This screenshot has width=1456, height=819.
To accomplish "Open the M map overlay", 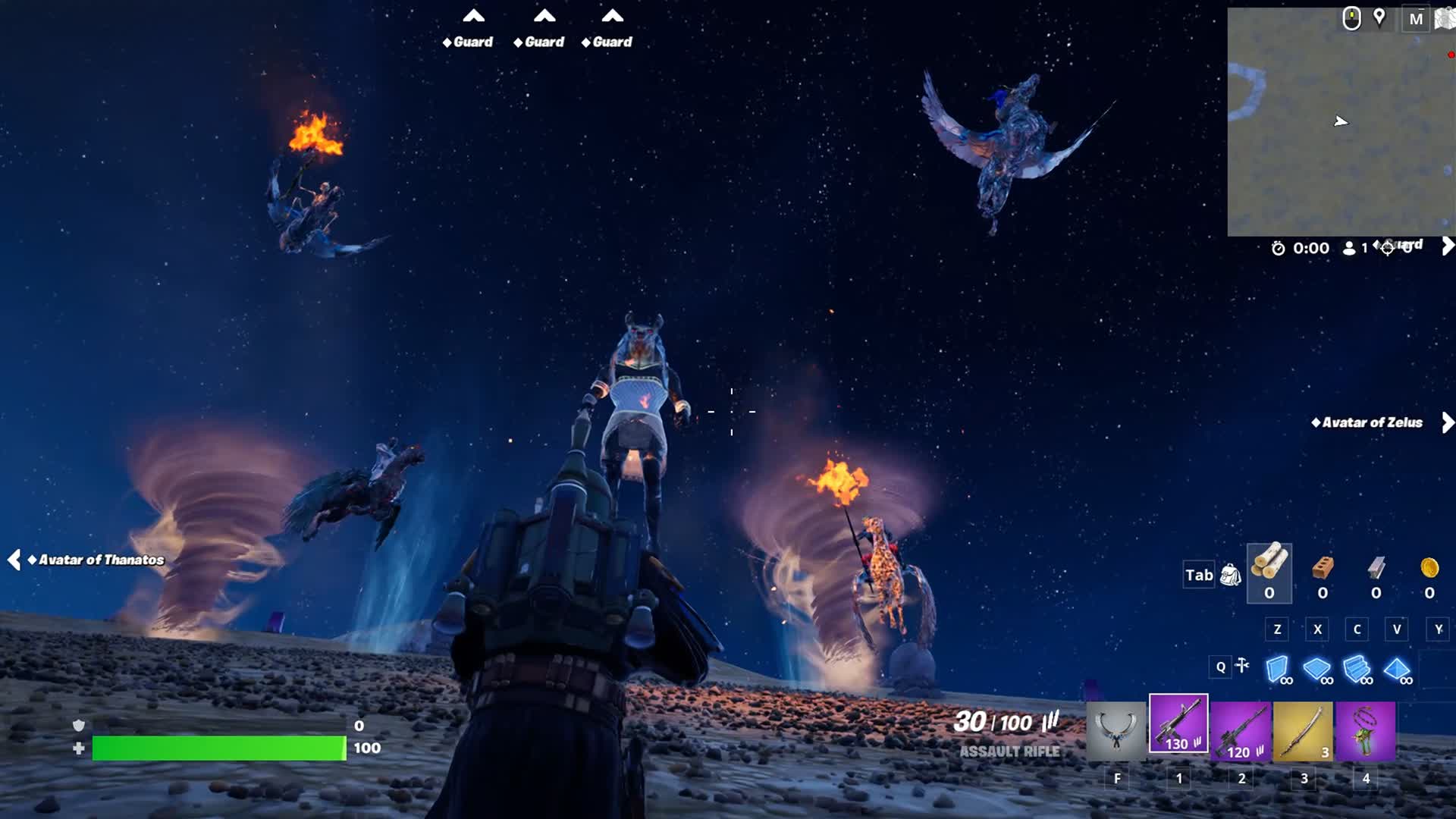I will (x=1415, y=19).
